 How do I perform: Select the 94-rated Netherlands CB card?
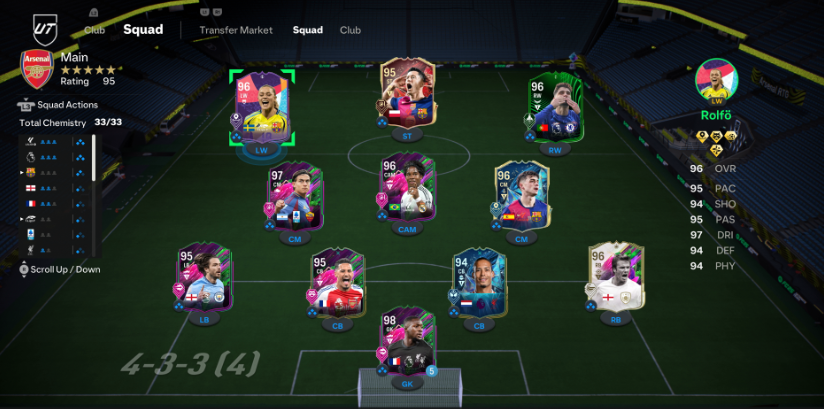(479, 281)
